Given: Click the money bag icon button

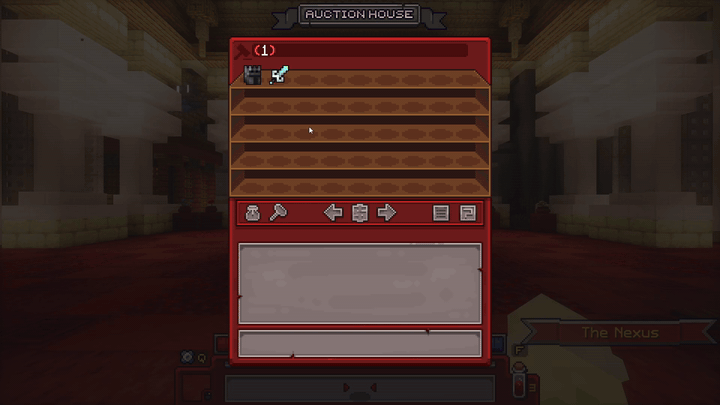Looking at the screenshot, I should pyautogui.click(x=253, y=213).
